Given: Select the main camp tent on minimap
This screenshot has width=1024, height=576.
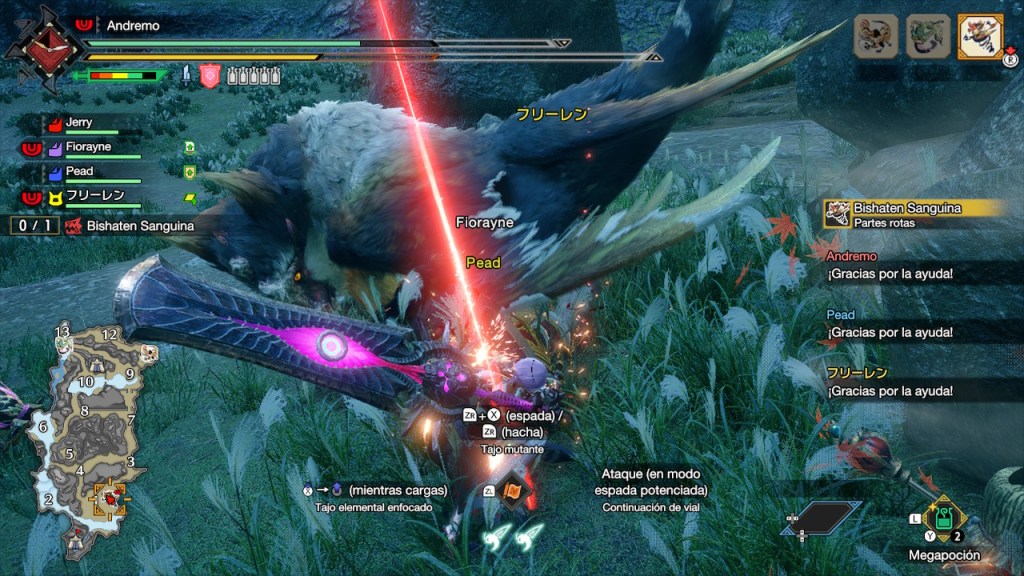Looking at the screenshot, I should pyautogui.click(x=76, y=540).
